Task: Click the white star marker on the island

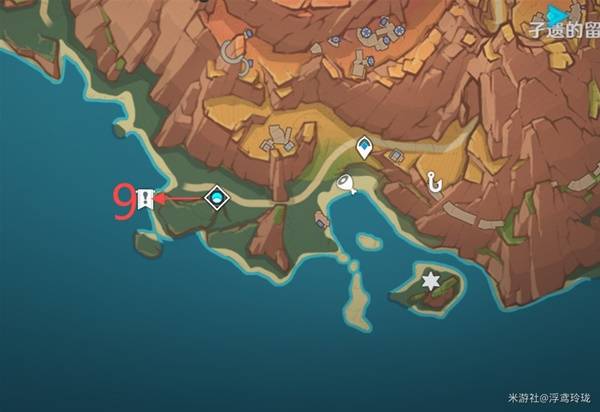Action: (x=432, y=278)
